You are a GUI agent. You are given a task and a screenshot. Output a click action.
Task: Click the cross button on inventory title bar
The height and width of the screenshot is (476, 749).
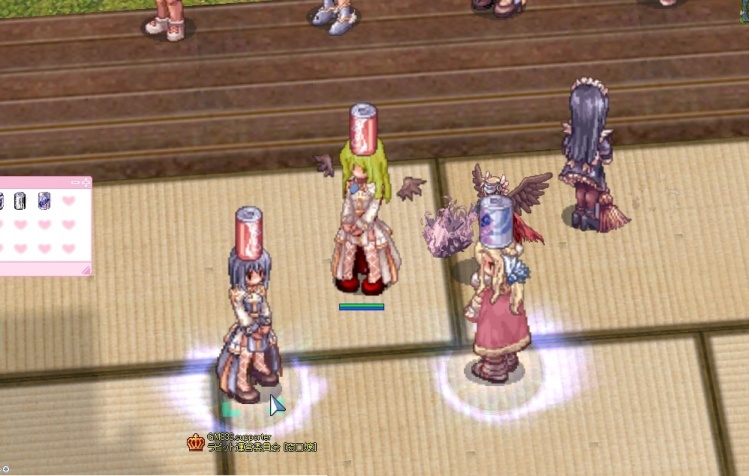click(x=86, y=183)
